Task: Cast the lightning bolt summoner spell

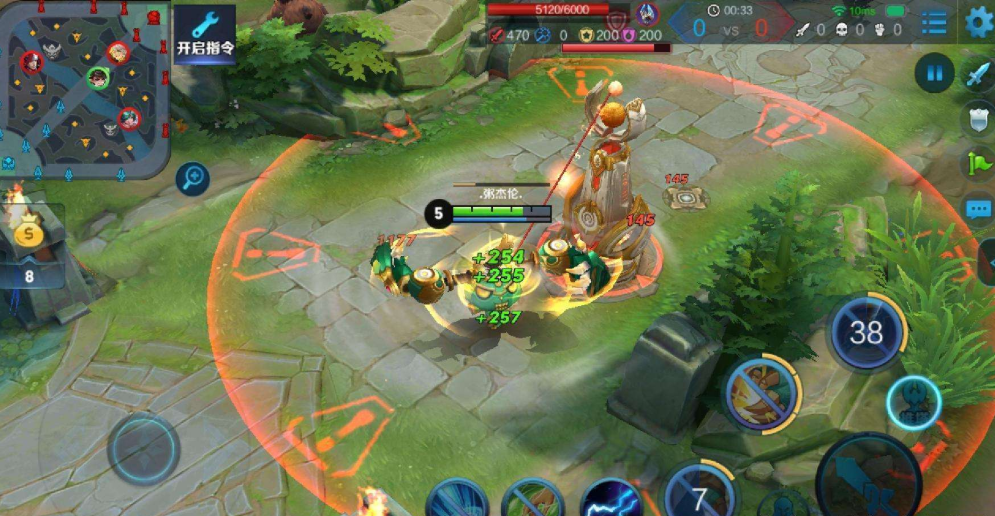Action: pos(611,497)
